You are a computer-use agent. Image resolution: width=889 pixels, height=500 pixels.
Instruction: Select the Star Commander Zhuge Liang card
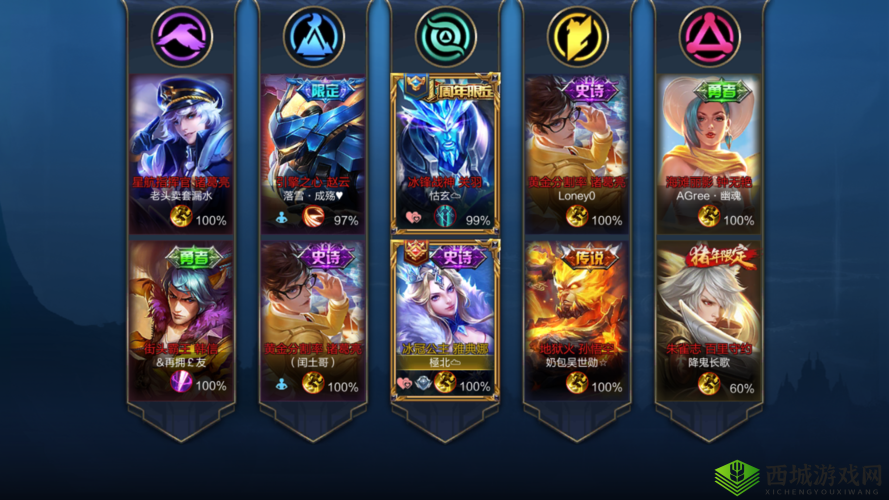click(181, 150)
